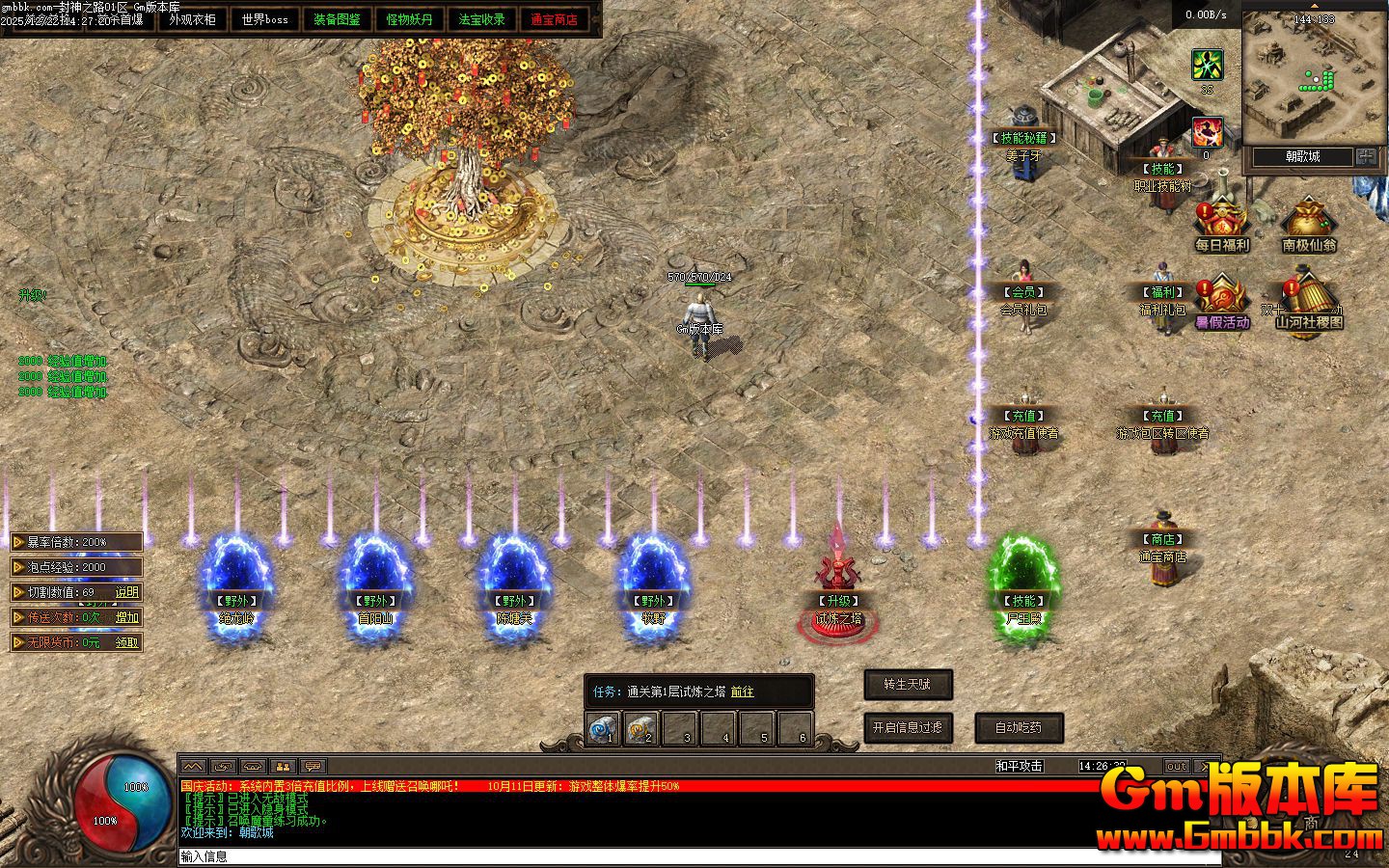Click the 前往 link in the quest tracker

click(x=742, y=692)
